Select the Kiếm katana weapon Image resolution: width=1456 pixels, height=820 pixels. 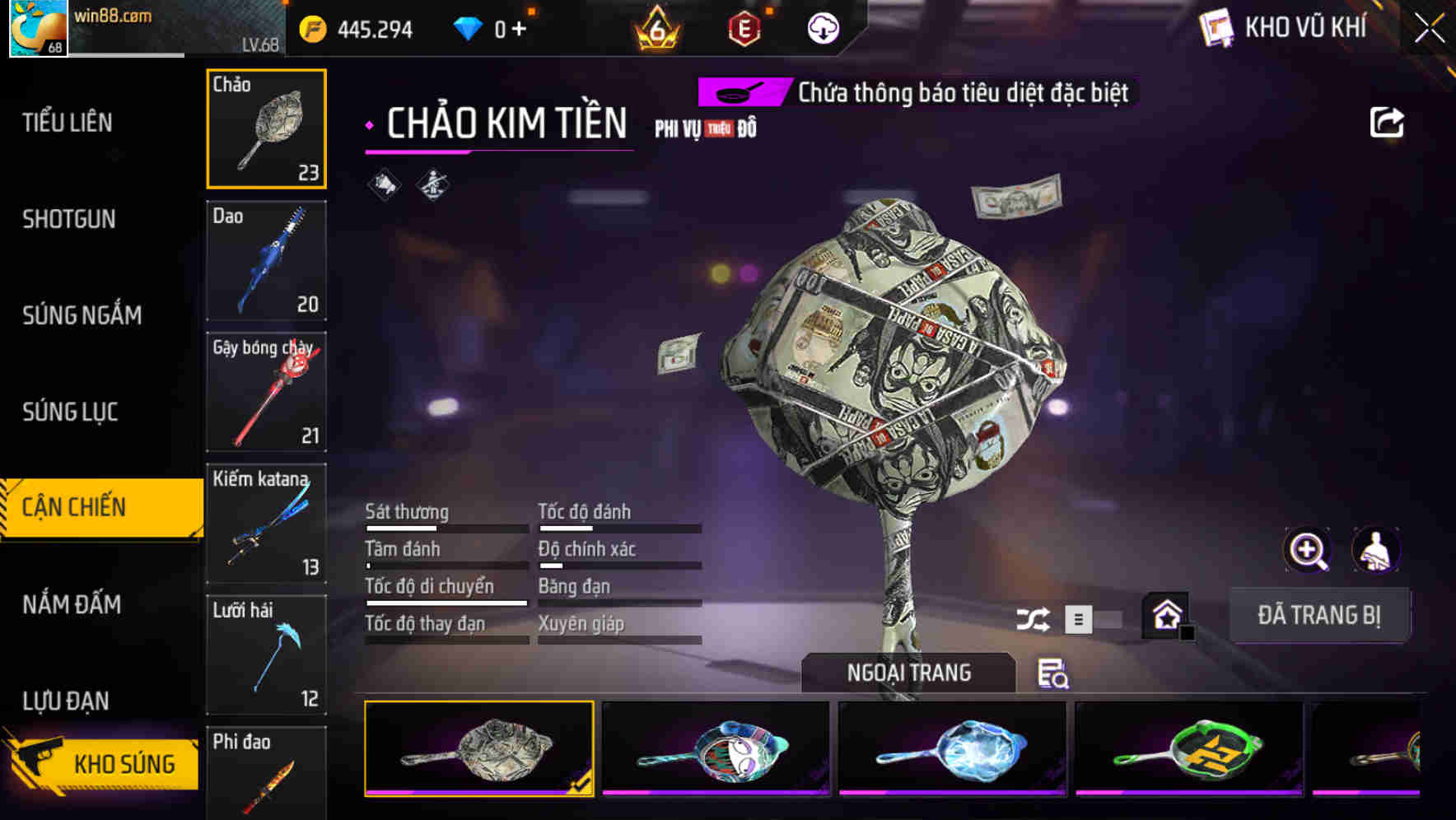coord(266,524)
